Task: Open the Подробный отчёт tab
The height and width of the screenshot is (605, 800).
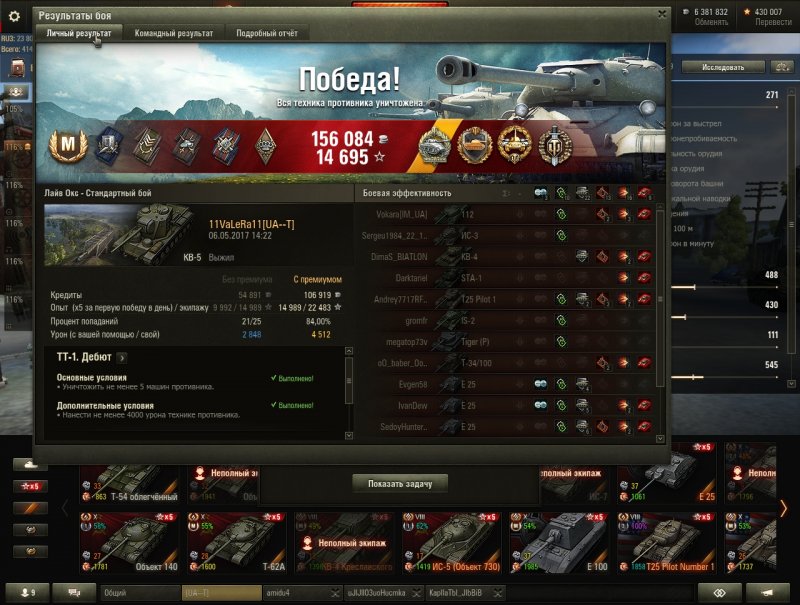Action: (x=267, y=33)
